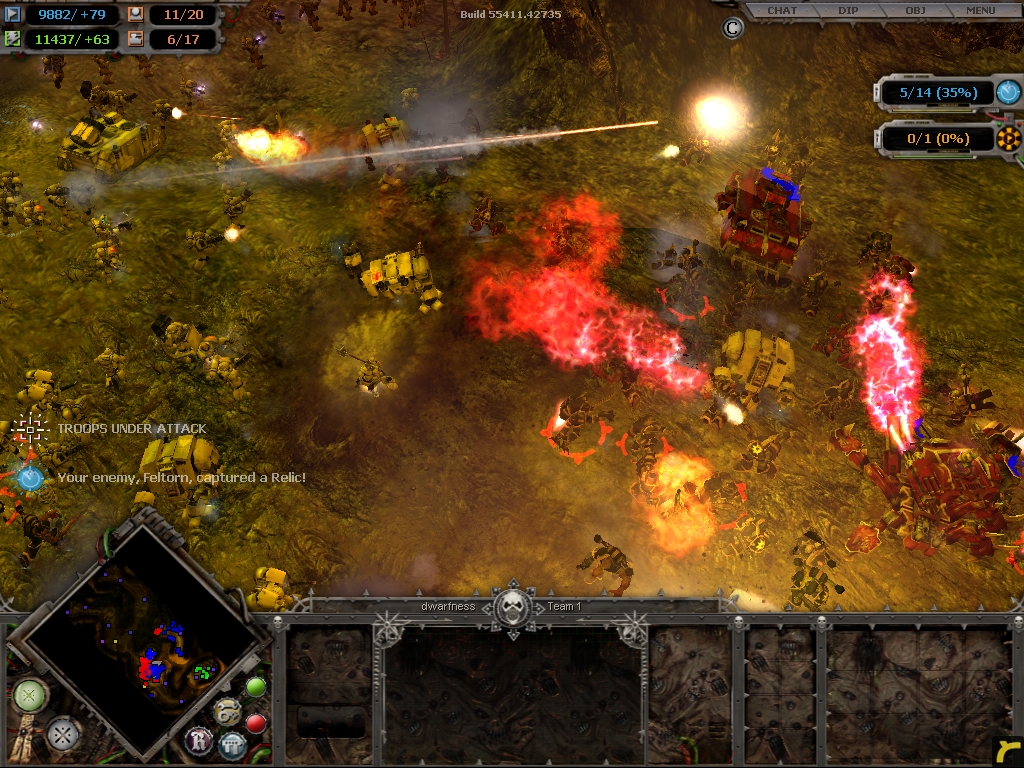Click the gold tank-shaped minimap button
This screenshot has width=1024, height=768.
pos(227,711)
